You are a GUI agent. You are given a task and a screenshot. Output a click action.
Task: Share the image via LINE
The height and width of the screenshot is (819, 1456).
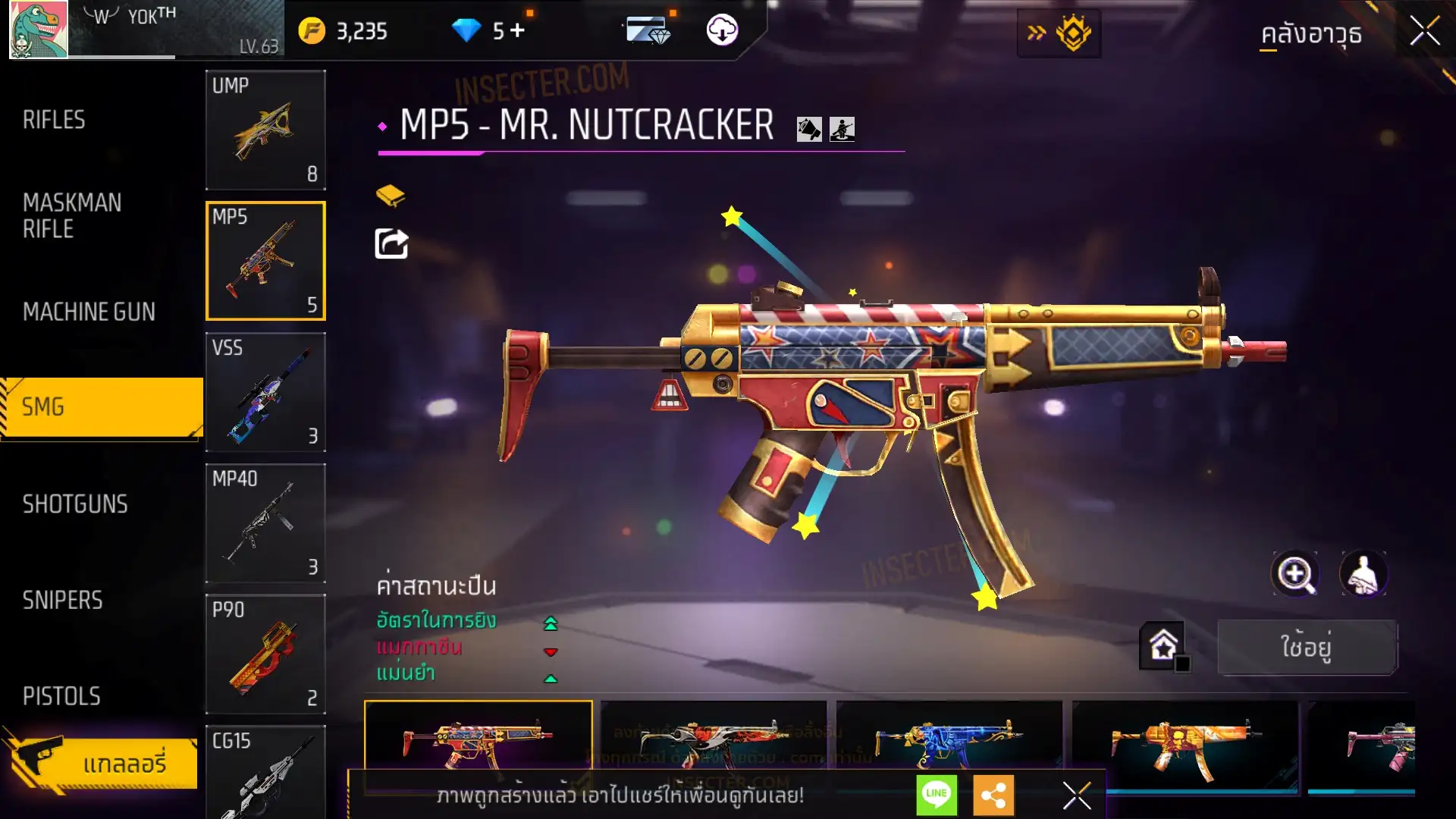click(x=937, y=794)
